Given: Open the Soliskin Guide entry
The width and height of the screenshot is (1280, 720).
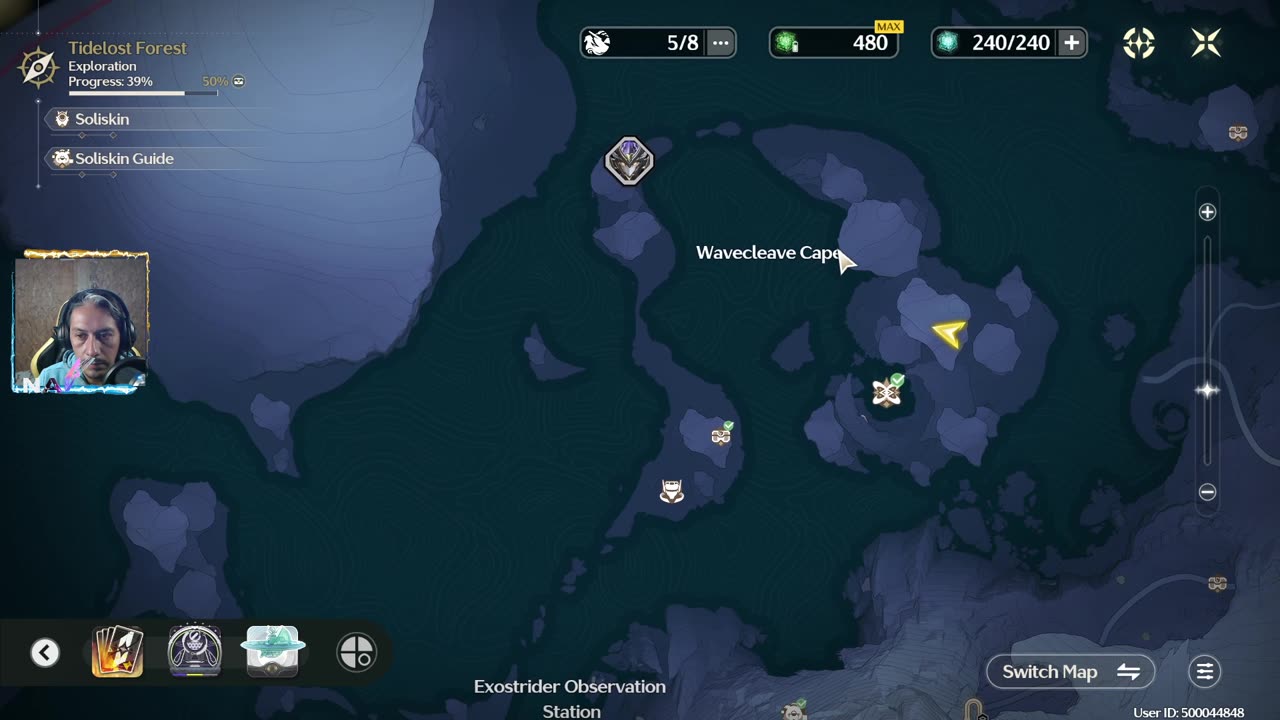Looking at the screenshot, I should (x=123, y=159).
